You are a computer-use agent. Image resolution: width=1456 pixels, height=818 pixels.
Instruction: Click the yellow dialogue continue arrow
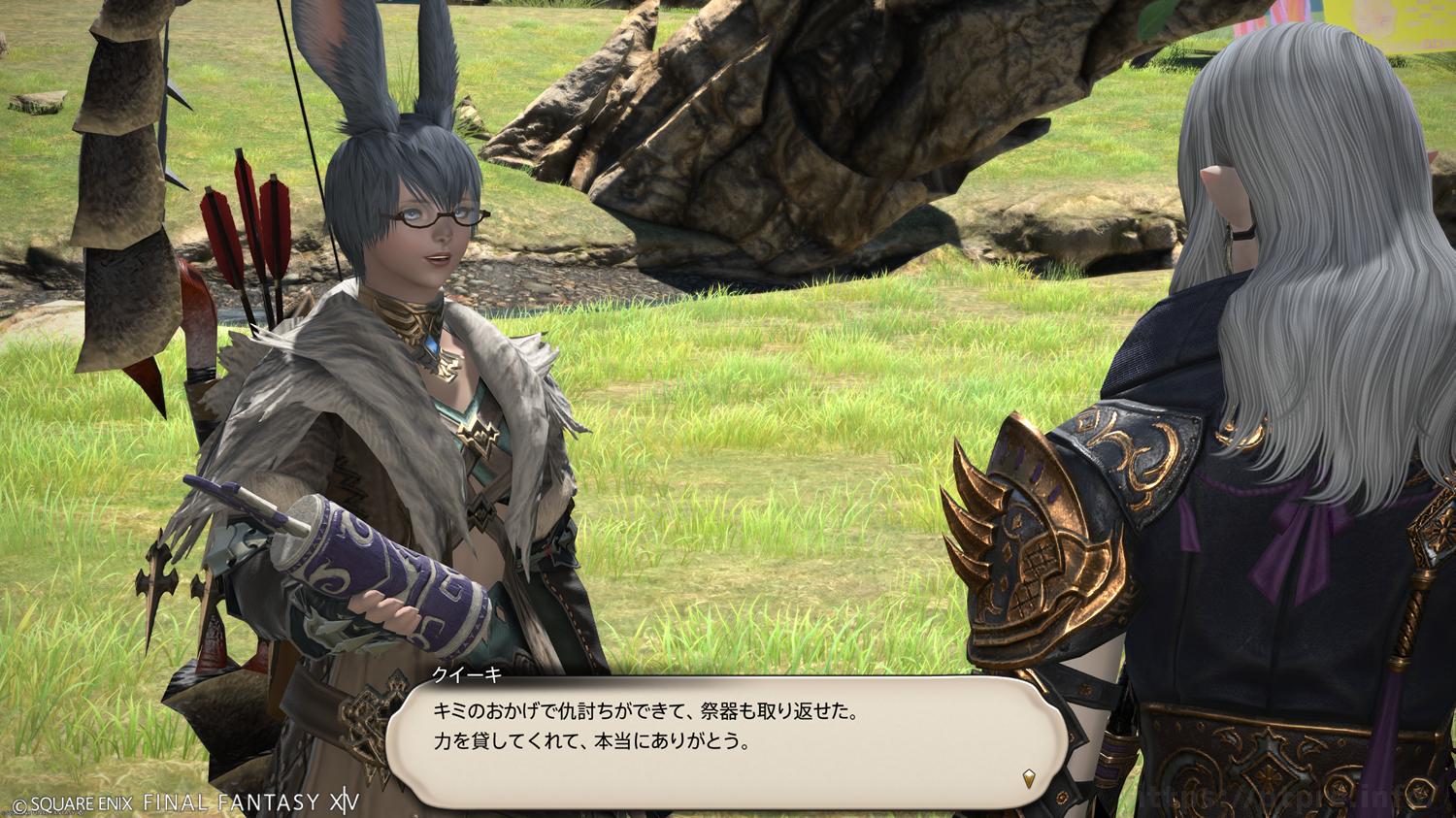click(1029, 777)
